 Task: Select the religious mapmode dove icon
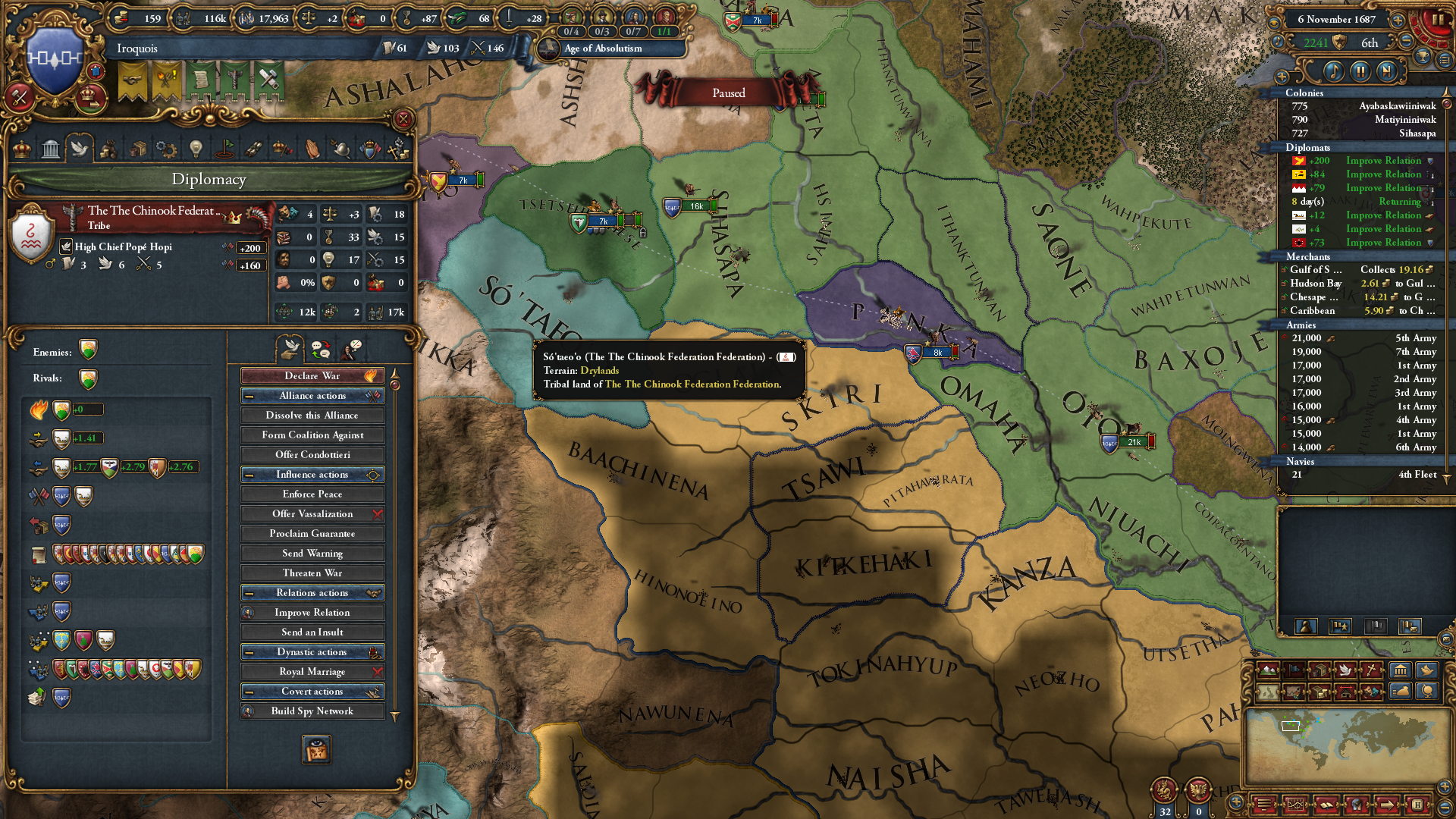(x=1345, y=670)
